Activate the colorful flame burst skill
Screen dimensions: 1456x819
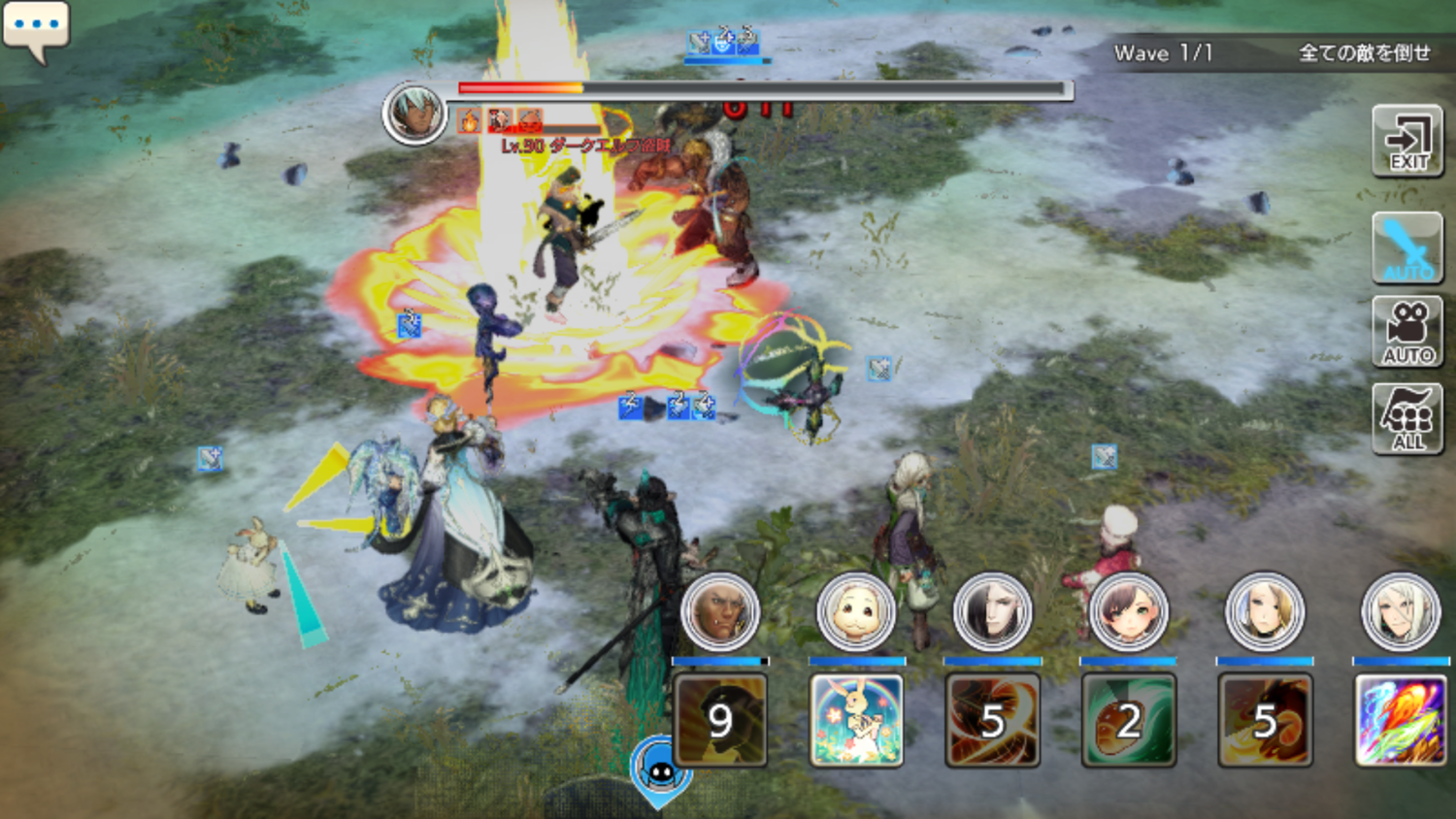pyautogui.click(x=1401, y=720)
